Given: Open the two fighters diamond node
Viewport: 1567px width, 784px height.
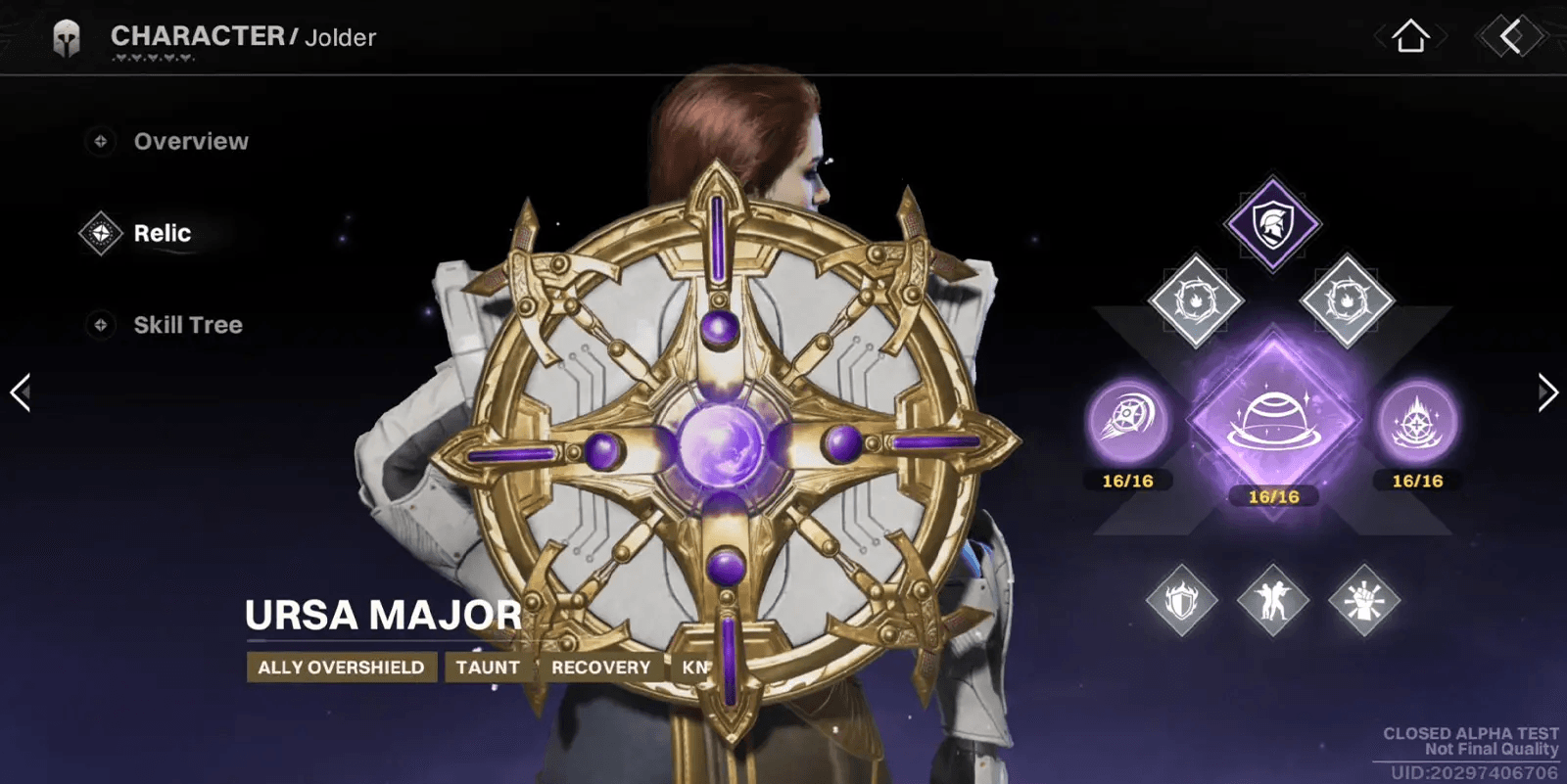Looking at the screenshot, I should coord(1273,600).
